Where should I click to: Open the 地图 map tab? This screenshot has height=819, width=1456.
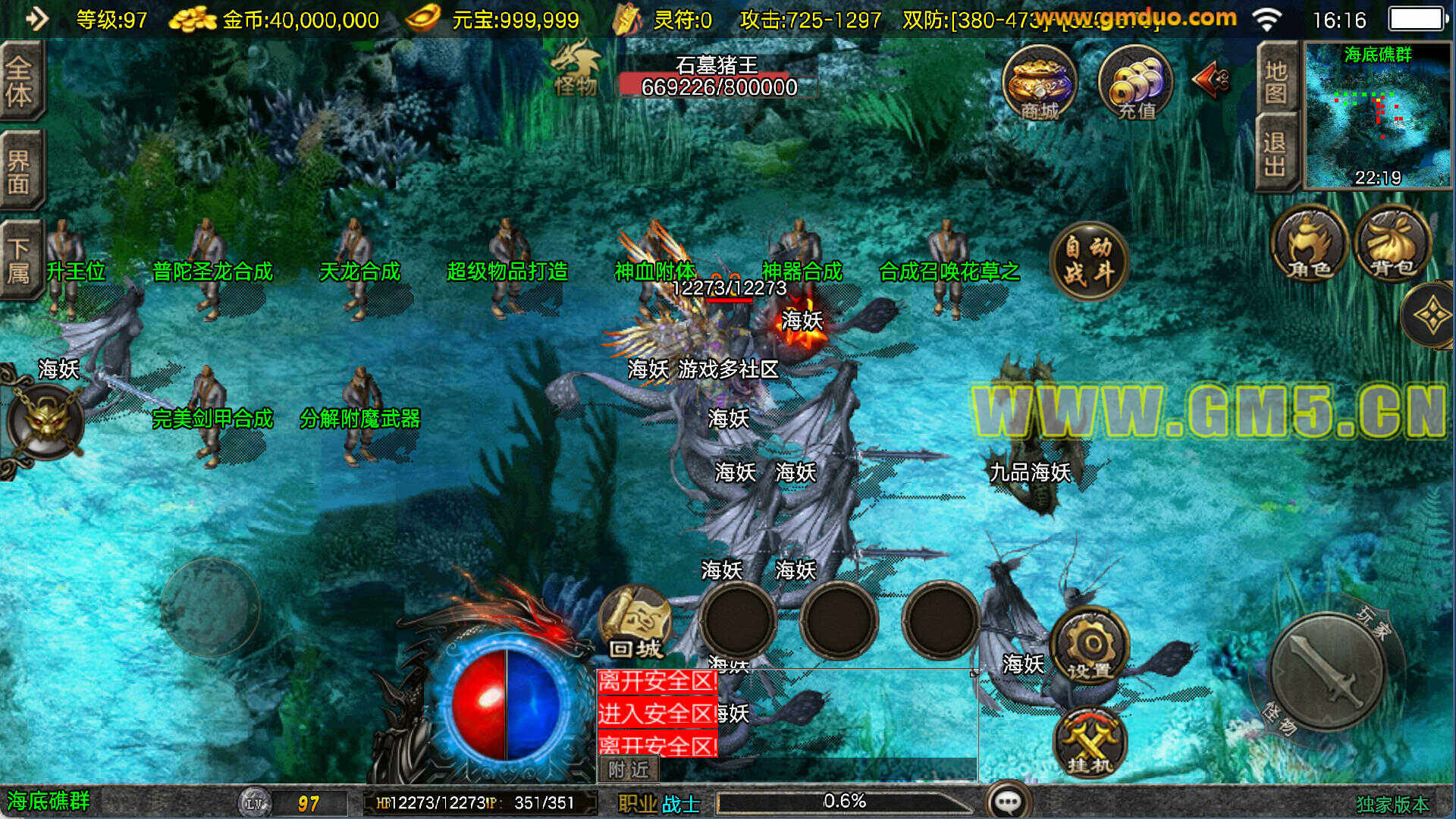(x=1276, y=80)
